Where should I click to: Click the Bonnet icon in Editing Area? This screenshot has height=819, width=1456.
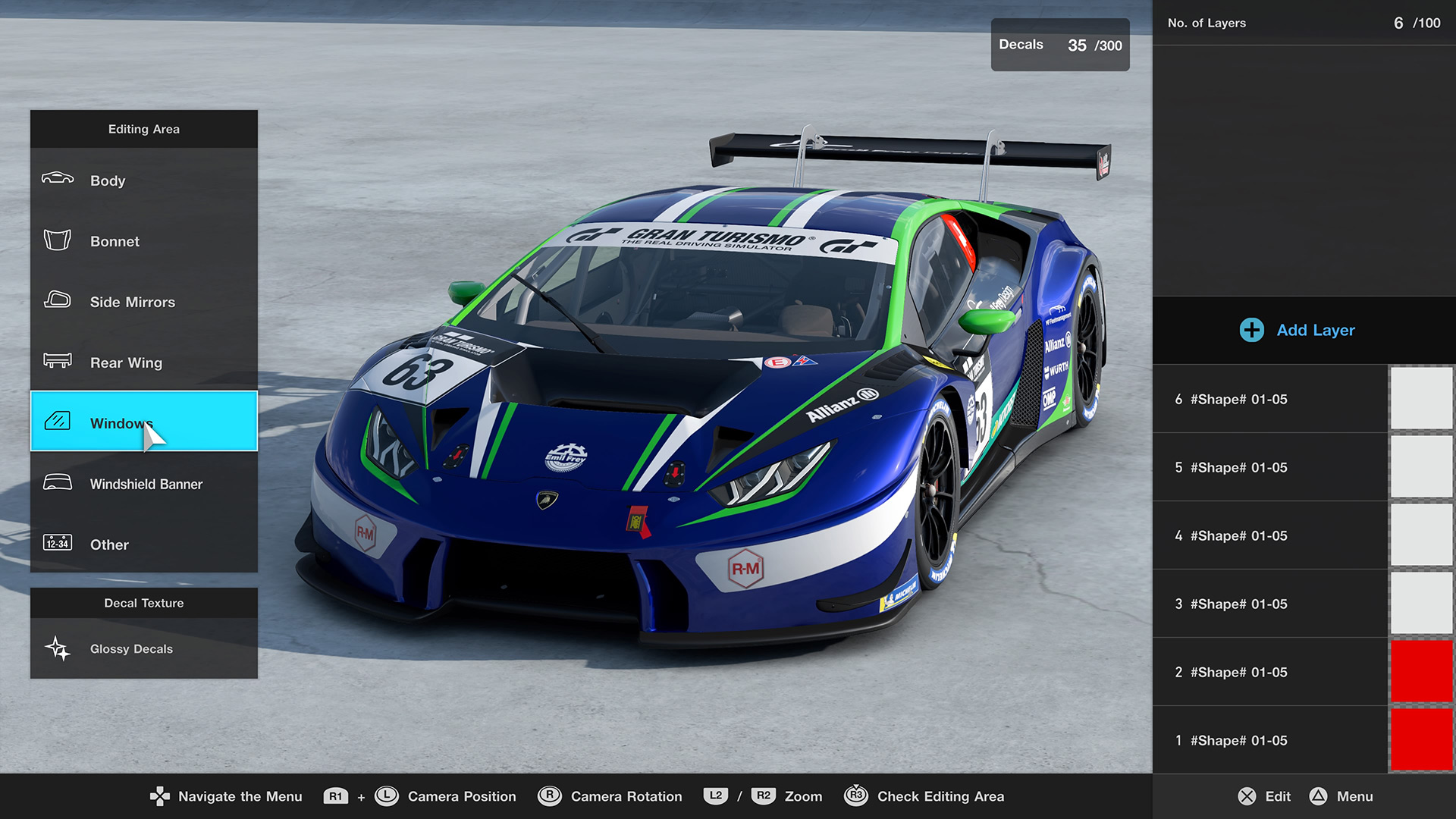coord(58,241)
